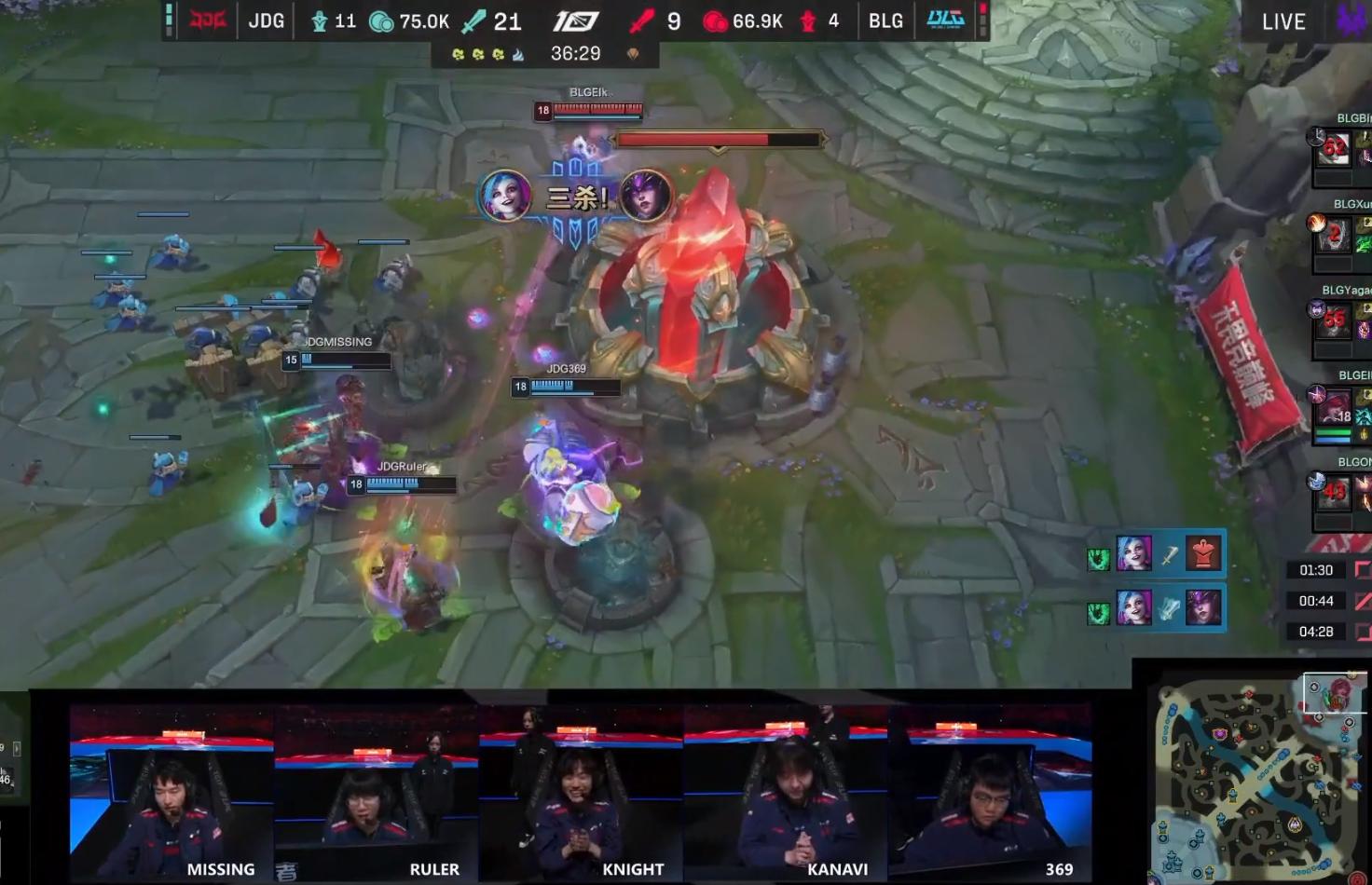Open RULER's player camera feed
The height and width of the screenshot is (885, 1372).
click(x=377, y=792)
